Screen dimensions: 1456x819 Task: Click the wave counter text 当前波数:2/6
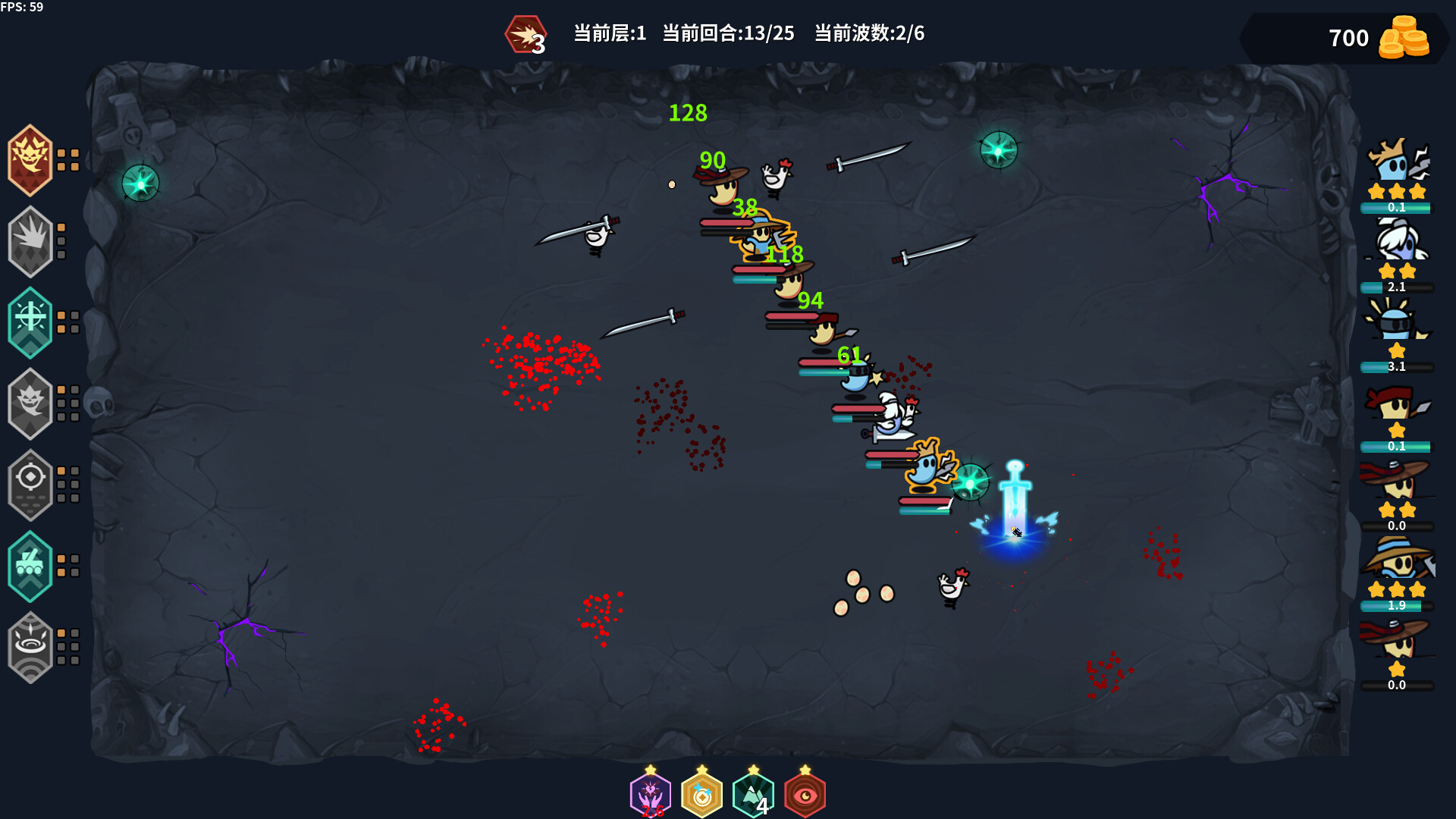coord(868,33)
